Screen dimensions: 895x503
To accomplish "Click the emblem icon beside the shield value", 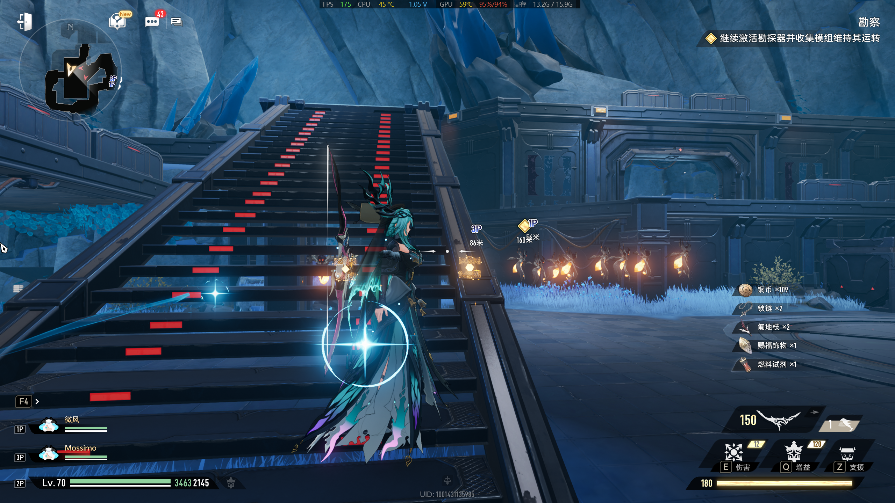I will pos(233,482).
